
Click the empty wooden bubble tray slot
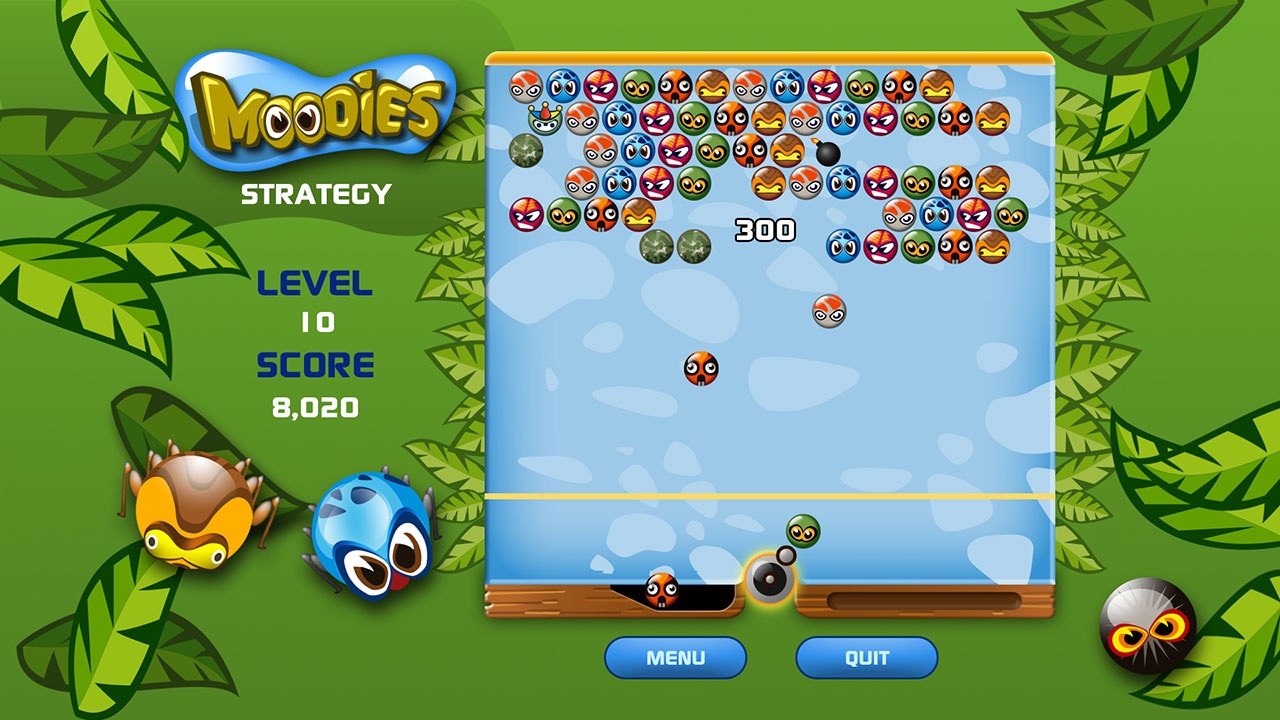coord(925,597)
